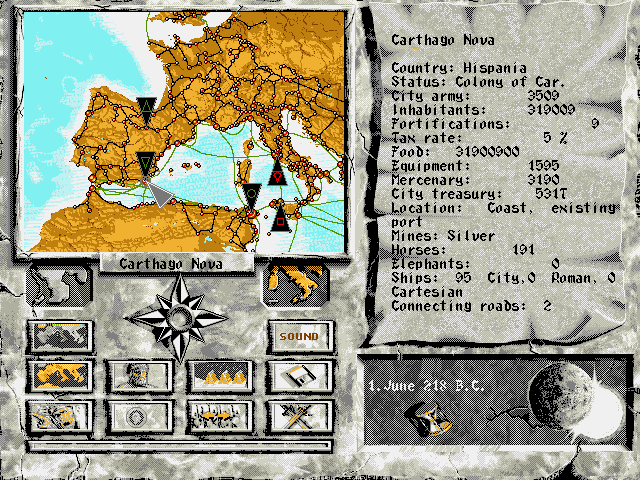Select the Hispania and Africa map thumbnail
Image resolution: width=640 pixels, height=480 pixels.
[x=58, y=285]
